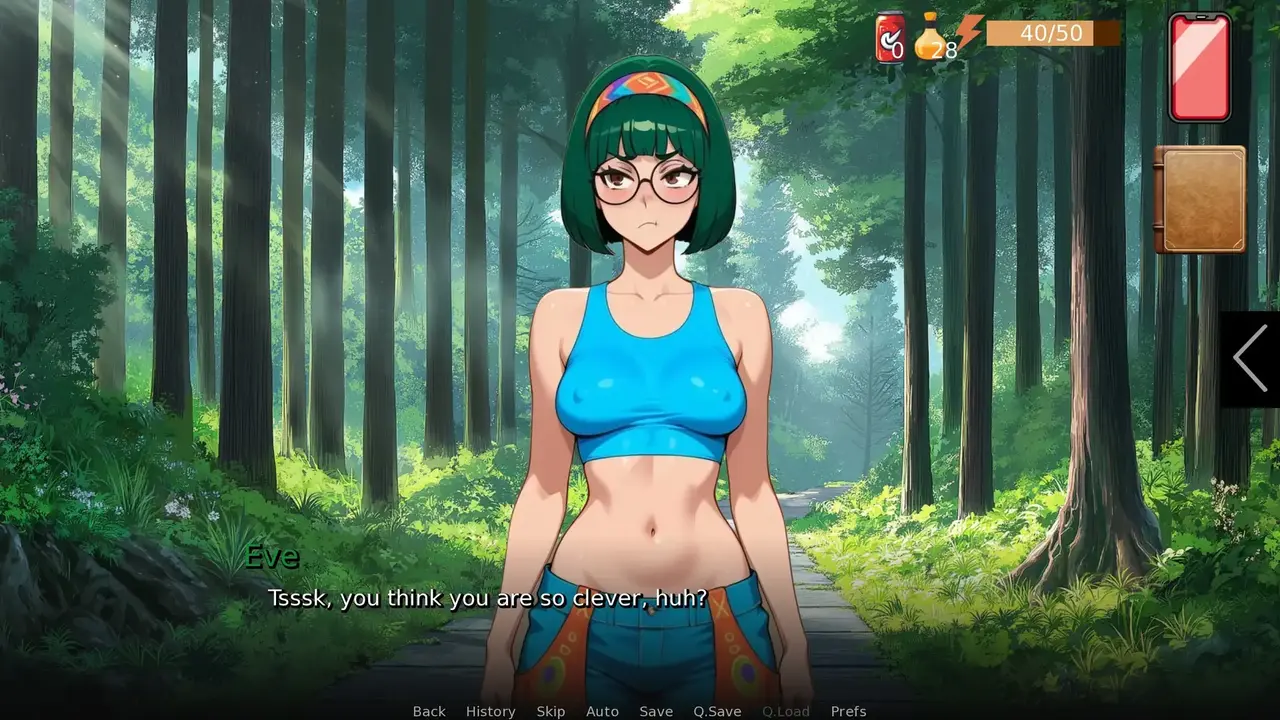Open the dialogue History
This screenshot has width=1280, height=720.
pos(490,711)
